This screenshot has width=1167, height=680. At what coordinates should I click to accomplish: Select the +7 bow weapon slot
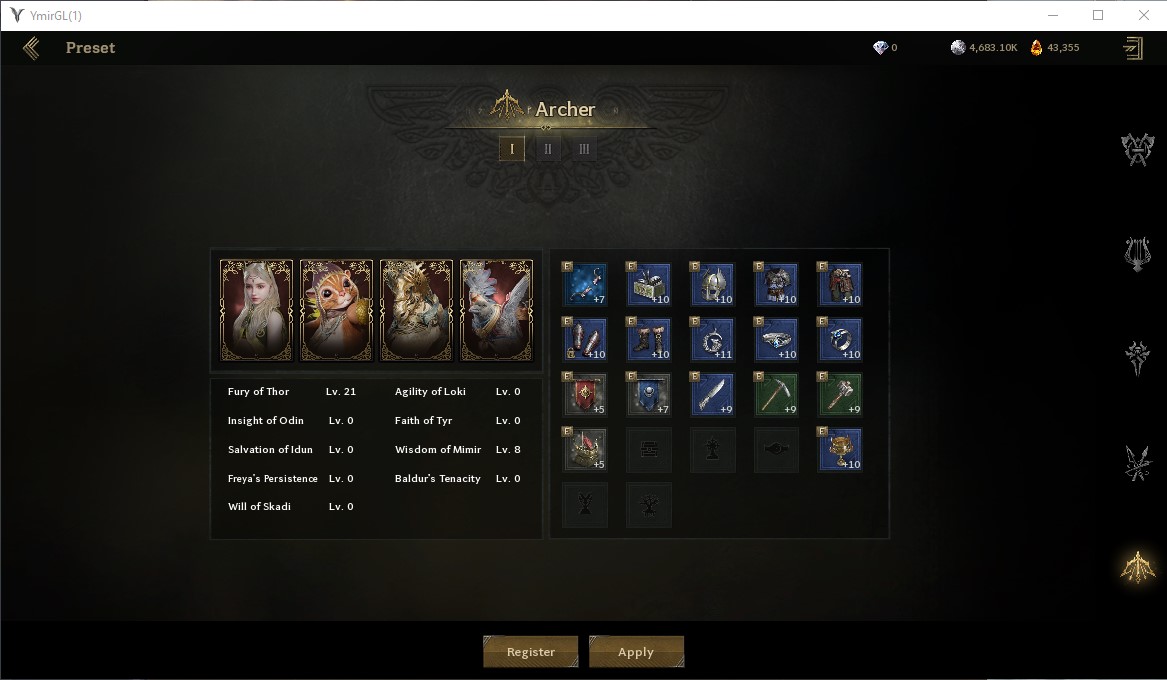pyautogui.click(x=585, y=285)
